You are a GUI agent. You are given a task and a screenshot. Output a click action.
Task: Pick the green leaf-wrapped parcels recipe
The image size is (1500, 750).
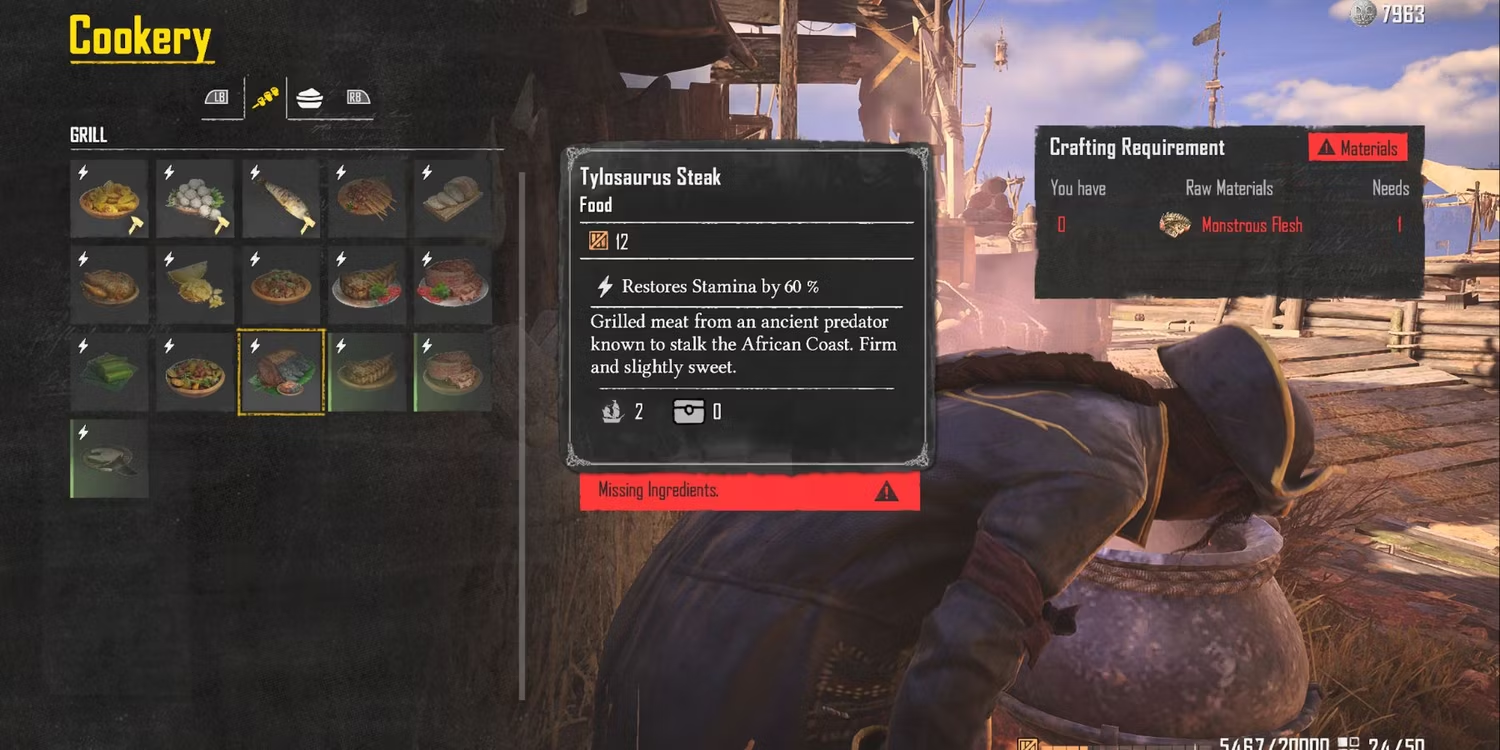[x=109, y=371]
